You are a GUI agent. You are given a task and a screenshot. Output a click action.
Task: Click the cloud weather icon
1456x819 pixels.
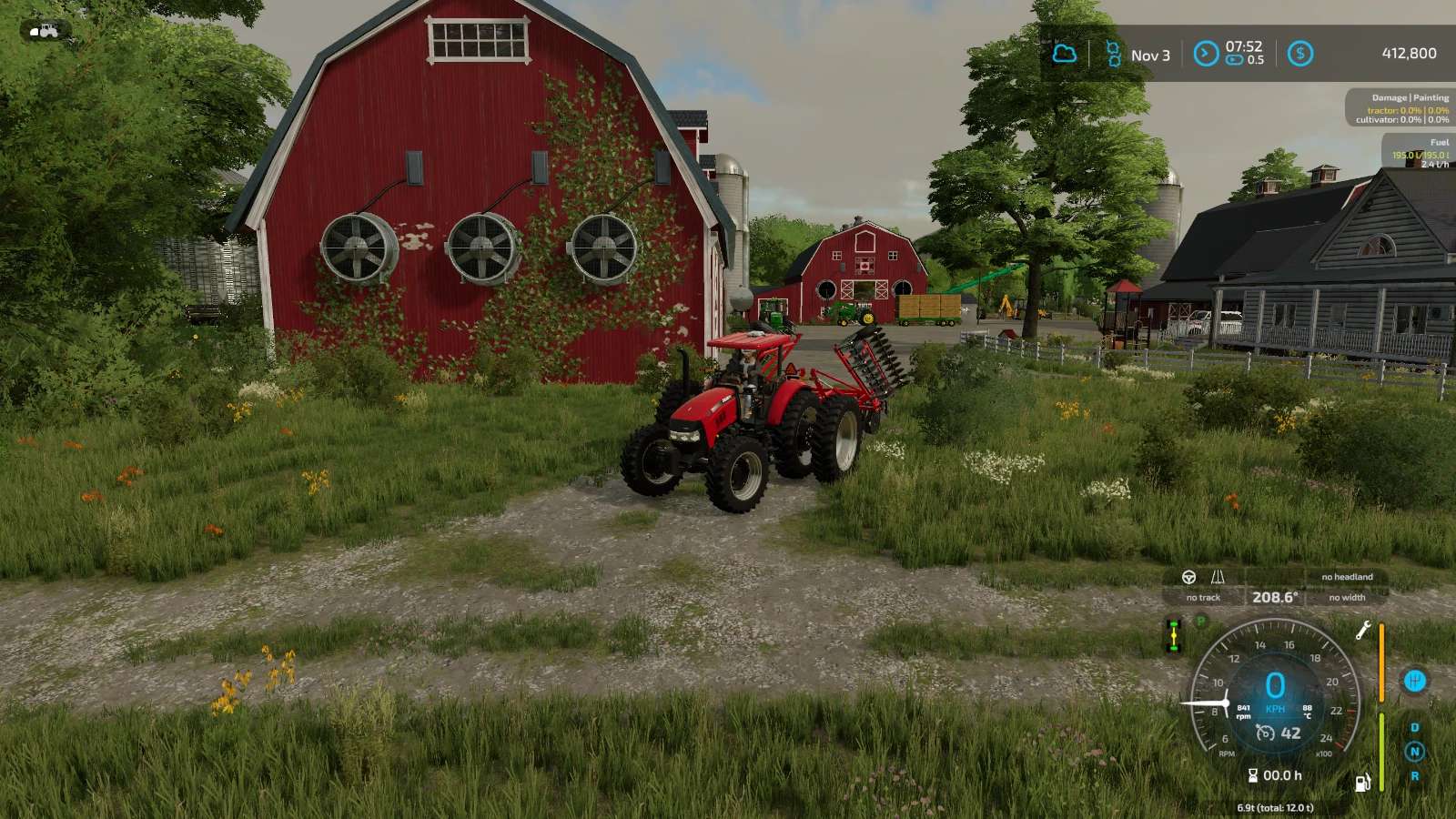[x=1064, y=54]
